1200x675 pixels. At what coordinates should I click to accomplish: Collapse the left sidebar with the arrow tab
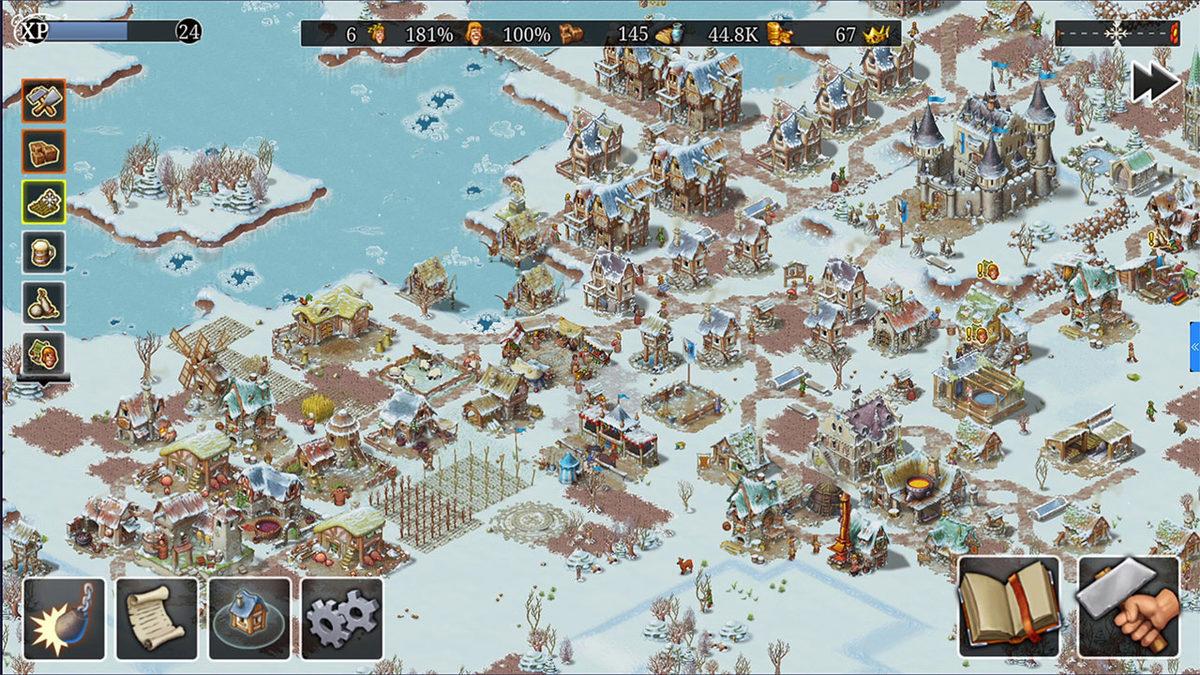click(x=44, y=381)
